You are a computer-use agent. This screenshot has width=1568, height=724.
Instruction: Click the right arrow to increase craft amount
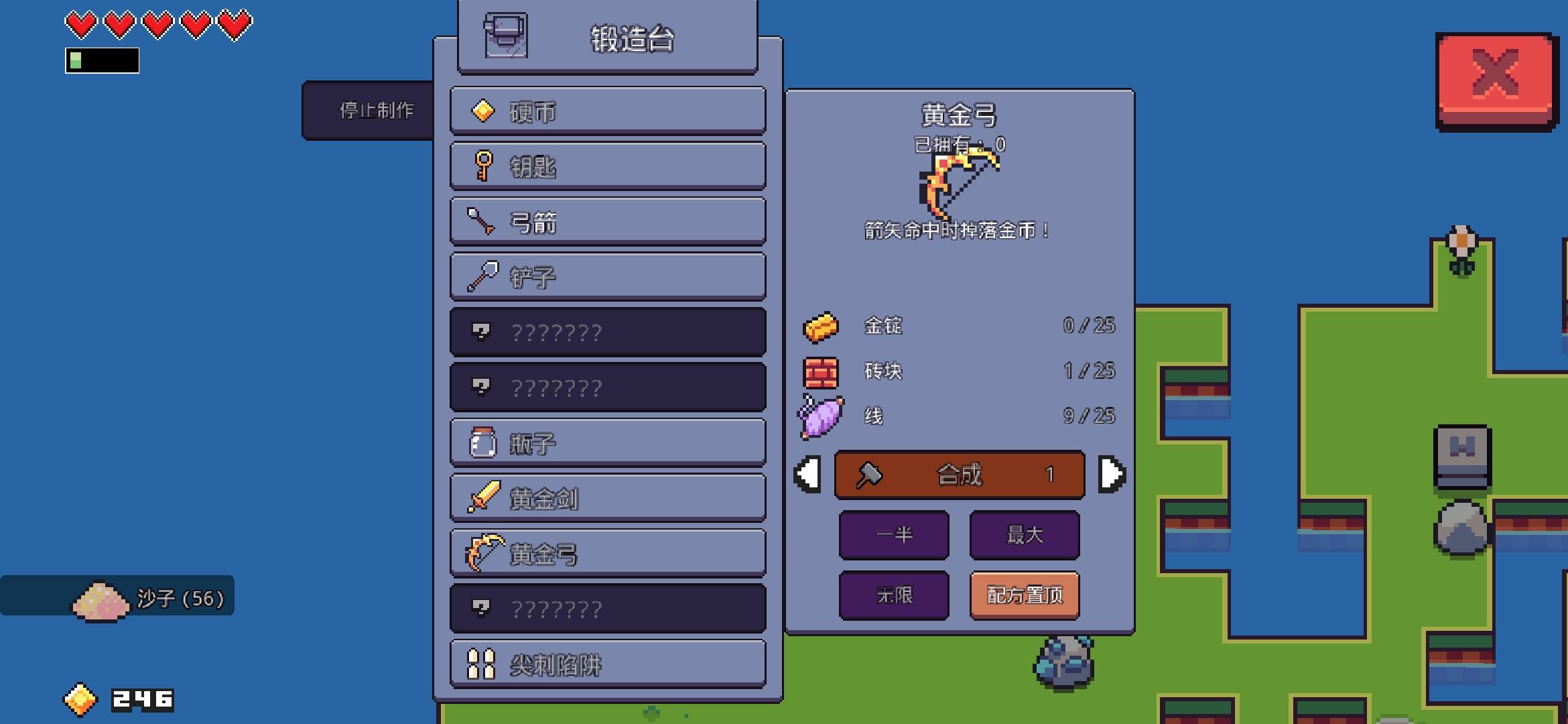pos(1112,474)
